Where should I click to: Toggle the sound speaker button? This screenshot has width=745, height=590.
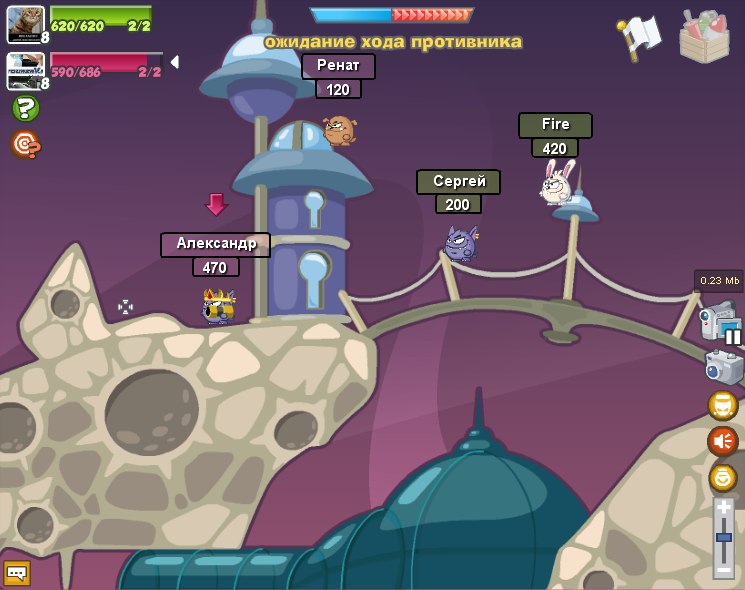click(x=722, y=441)
